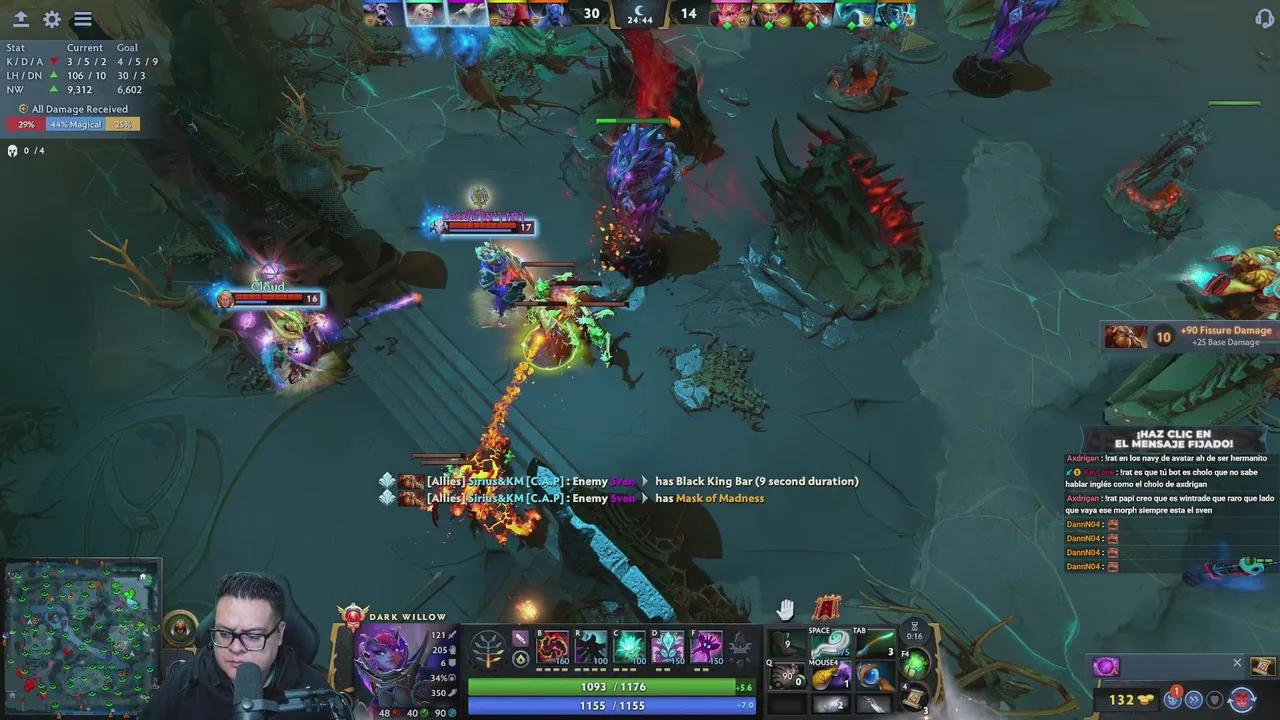Image resolution: width=1280 pixels, height=720 pixels.
Task: Open the shop via the red banner icon
Action: pyautogui.click(x=826, y=607)
